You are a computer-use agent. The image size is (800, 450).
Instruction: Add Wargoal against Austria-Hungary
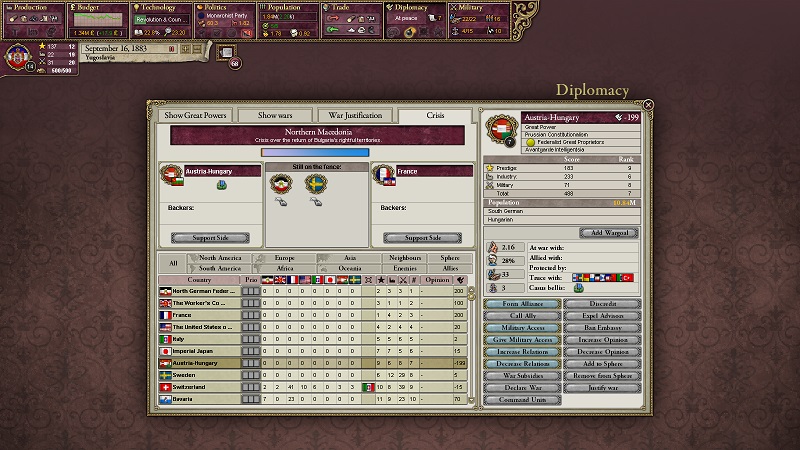(x=607, y=232)
